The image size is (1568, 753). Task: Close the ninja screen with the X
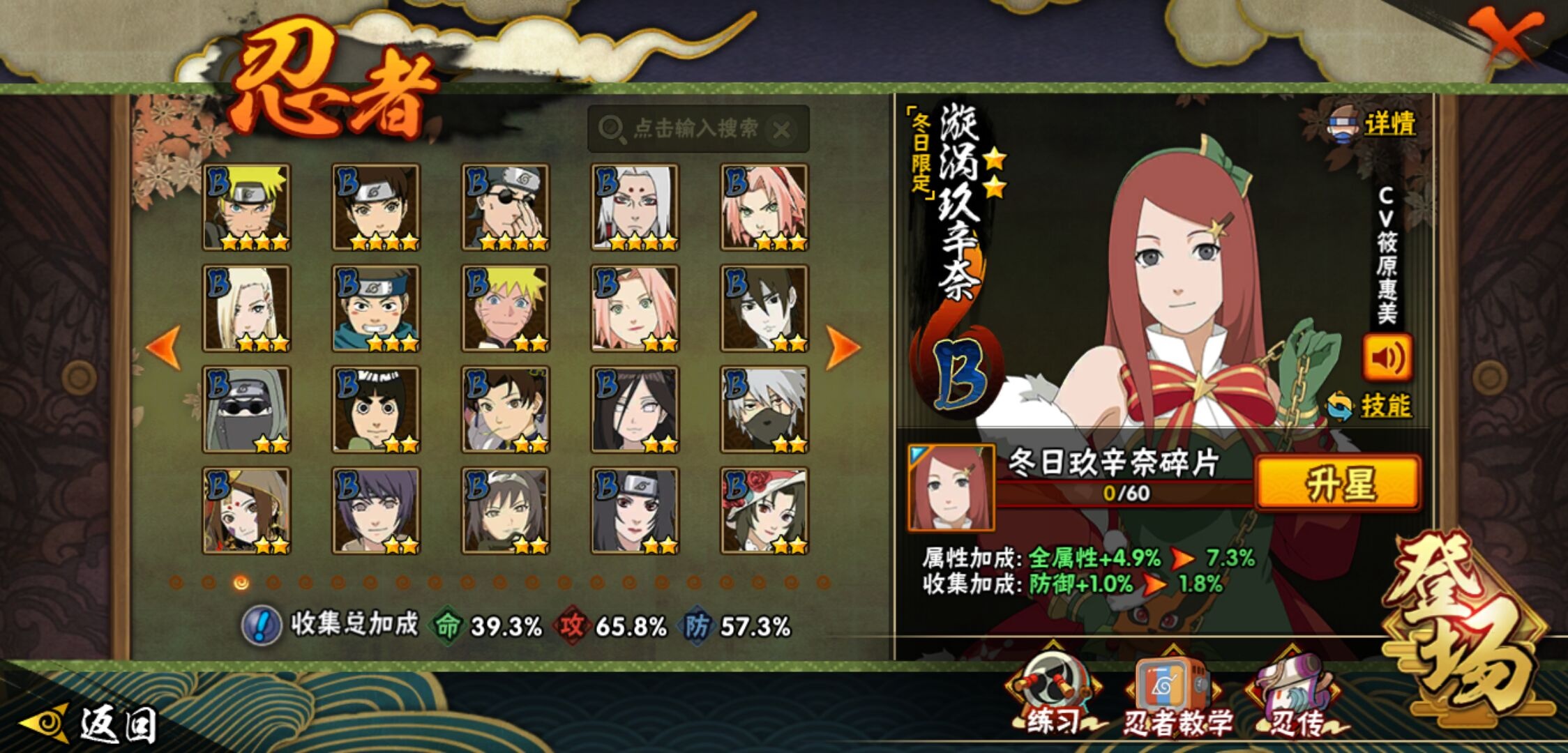click(x=1505, y=36)
